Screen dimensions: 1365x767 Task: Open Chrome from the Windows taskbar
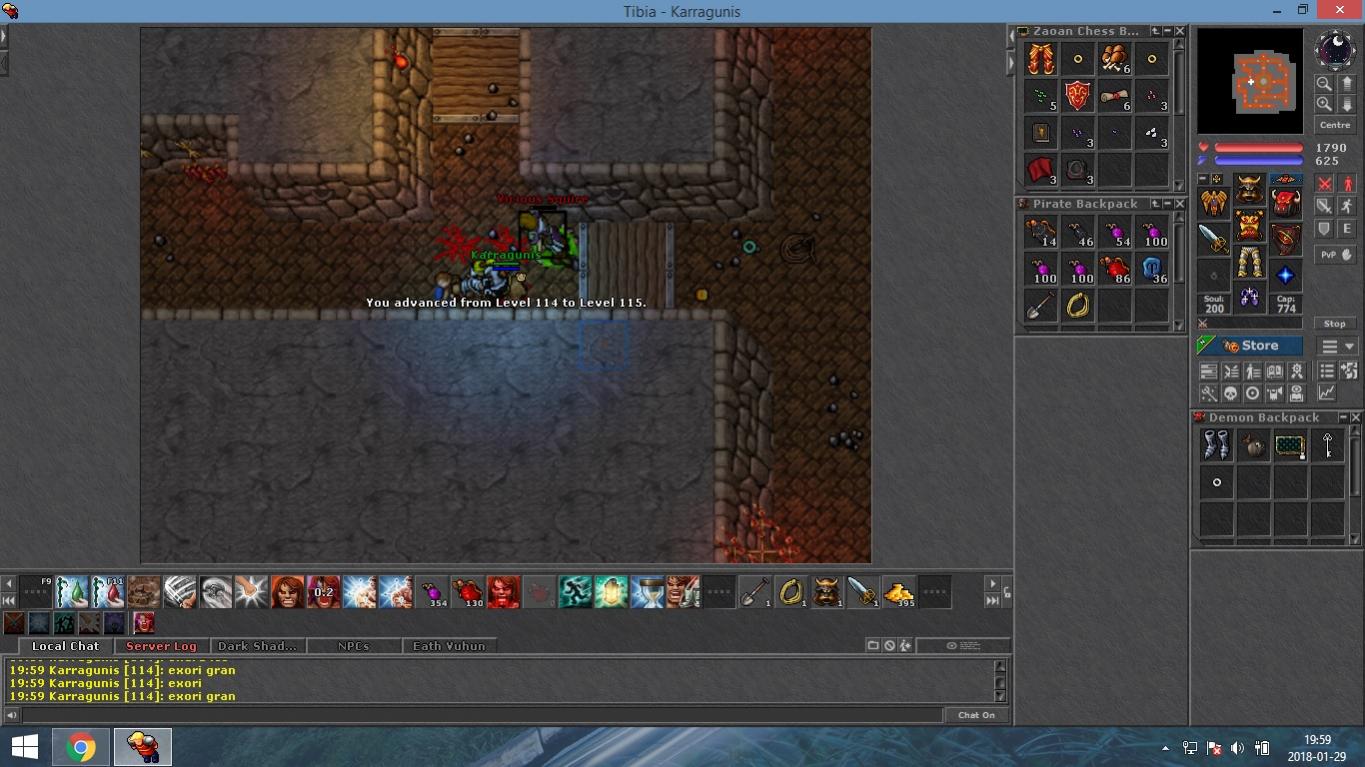(x=81, y=747)
